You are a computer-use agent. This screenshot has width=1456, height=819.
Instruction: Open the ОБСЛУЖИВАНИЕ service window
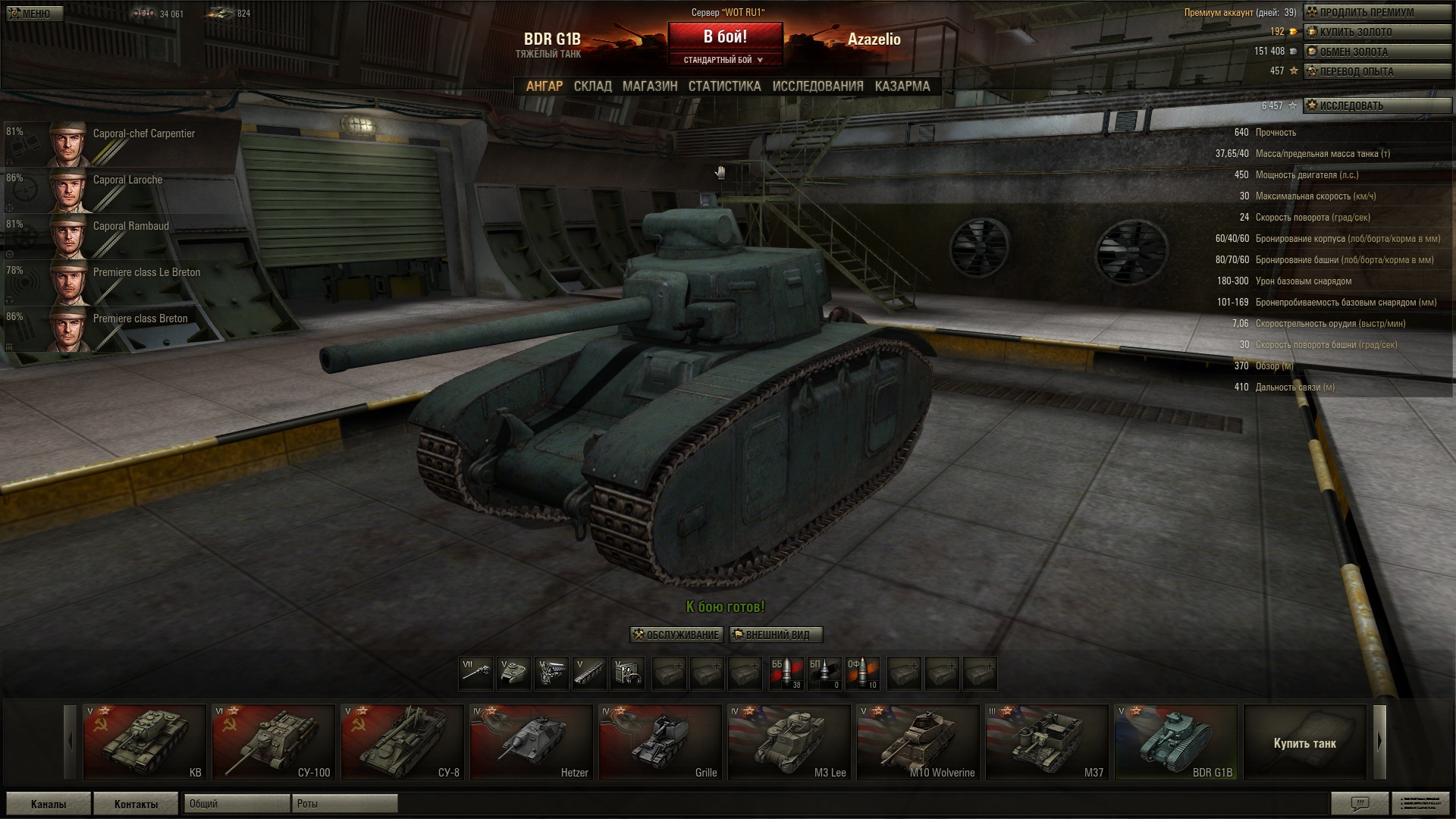click(x=676, y=635)
